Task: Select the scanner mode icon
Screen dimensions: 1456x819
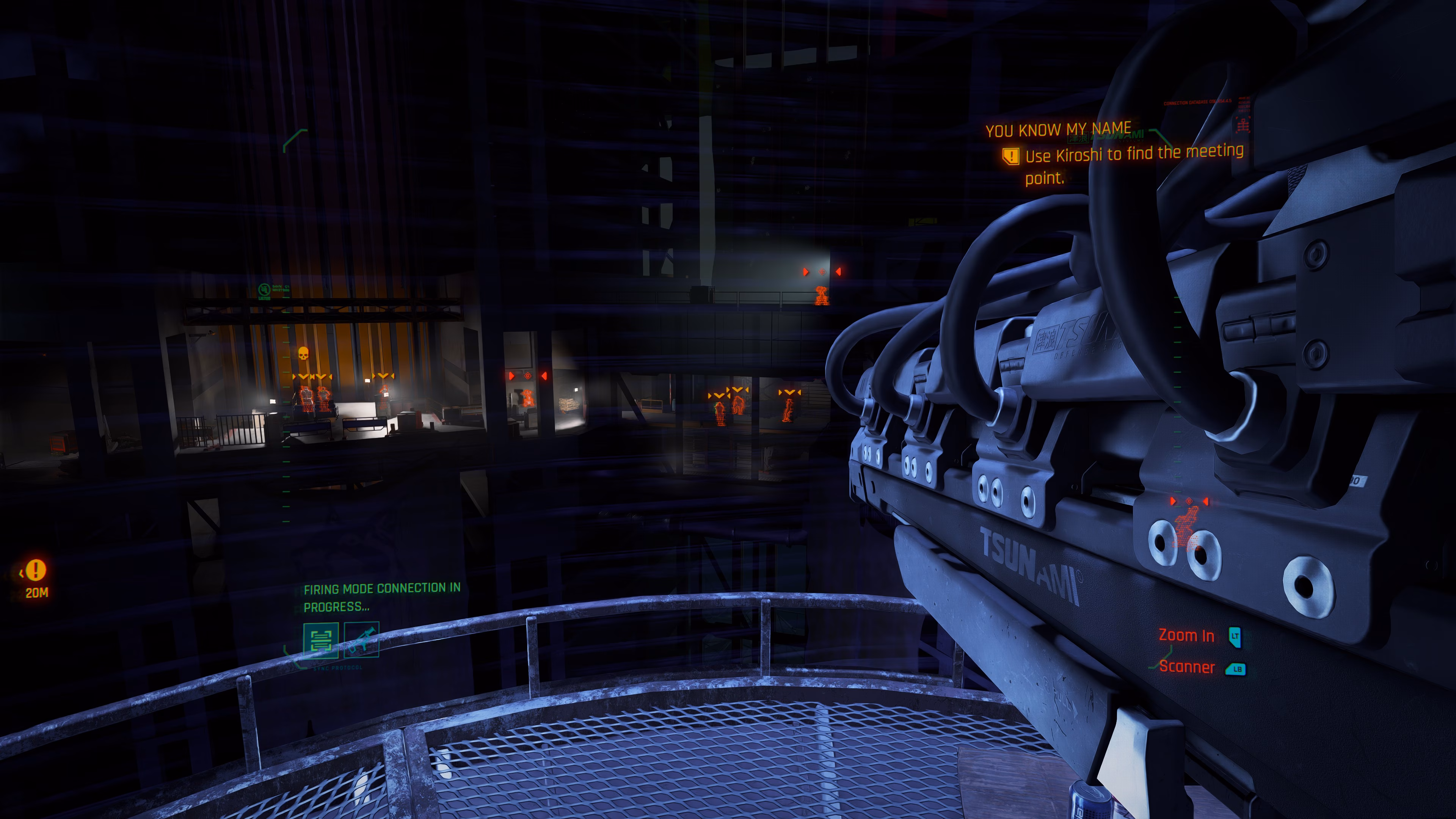Action: point(320,640)
